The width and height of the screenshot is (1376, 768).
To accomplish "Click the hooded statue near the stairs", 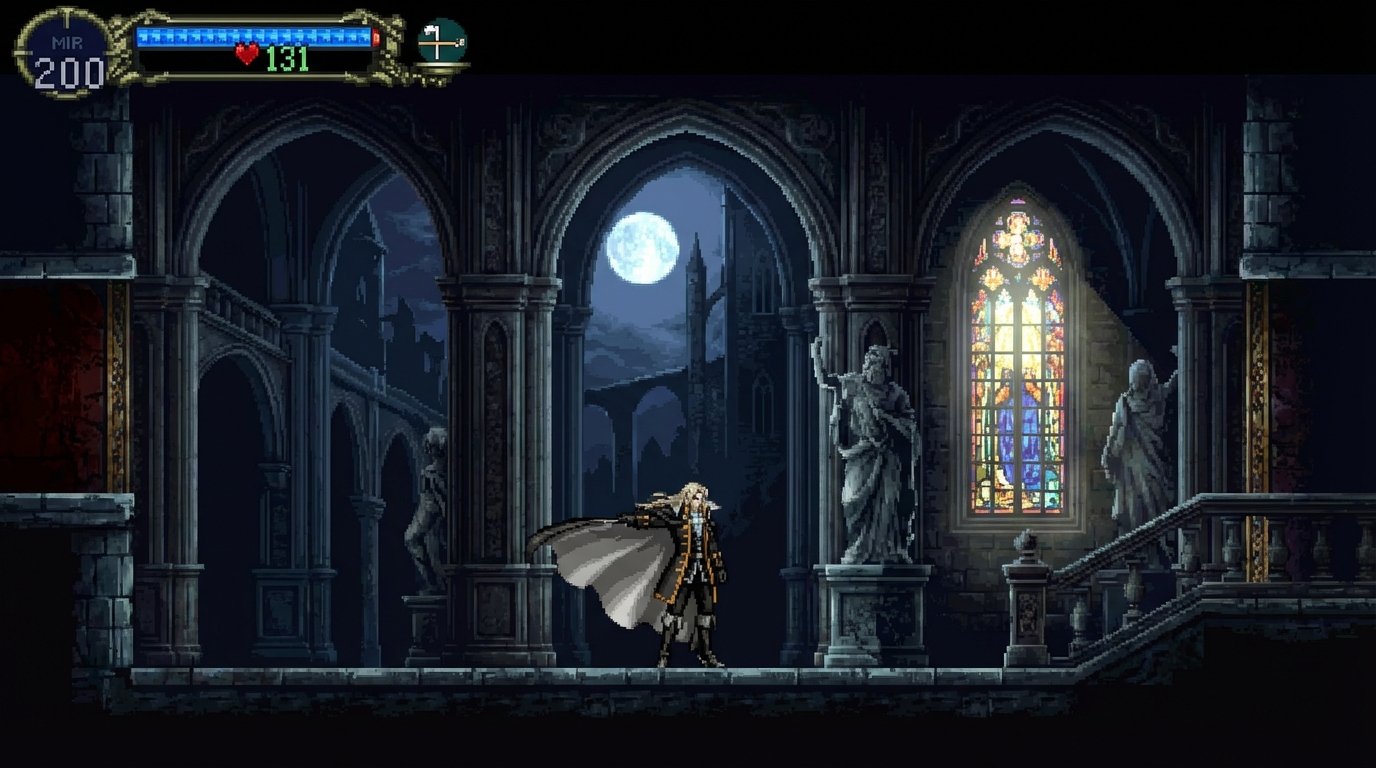I will coord(1140,430).
